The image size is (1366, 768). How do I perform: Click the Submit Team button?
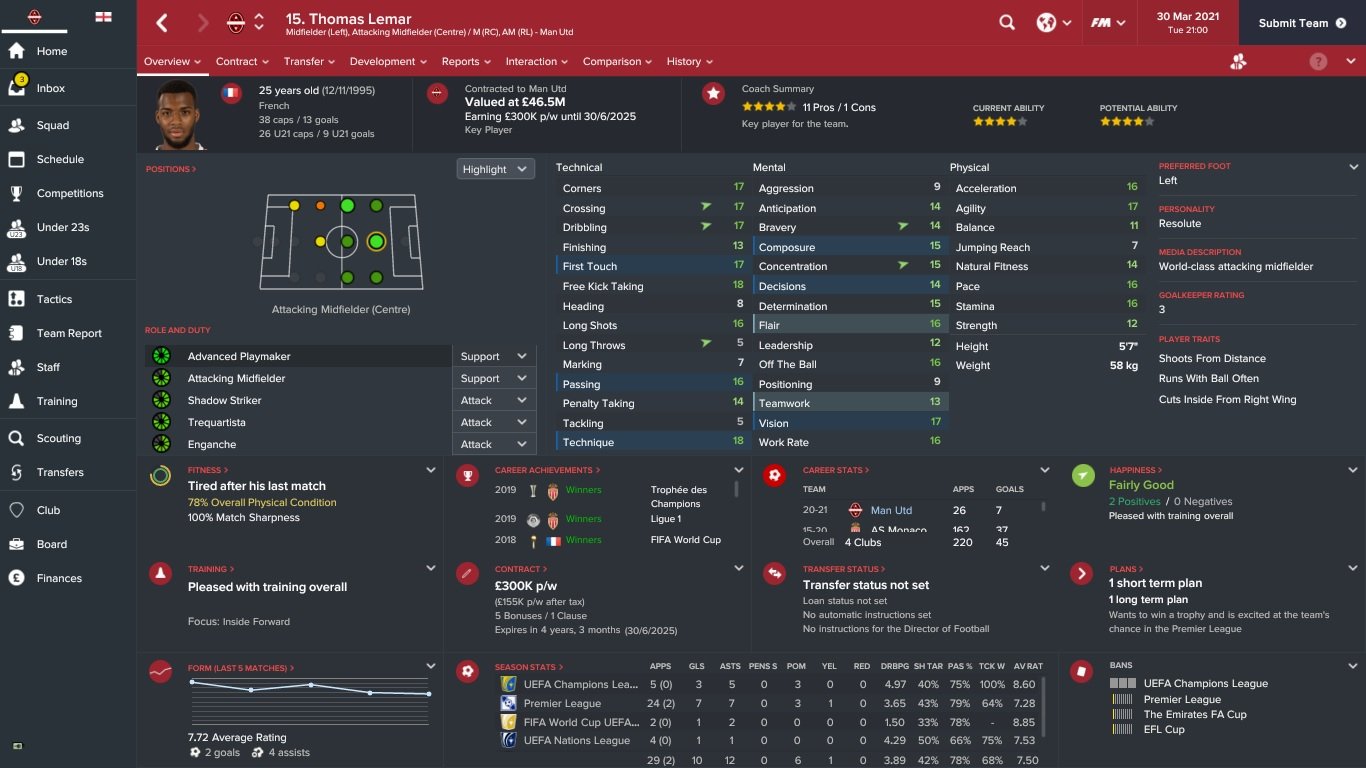tap(1293, 23)
